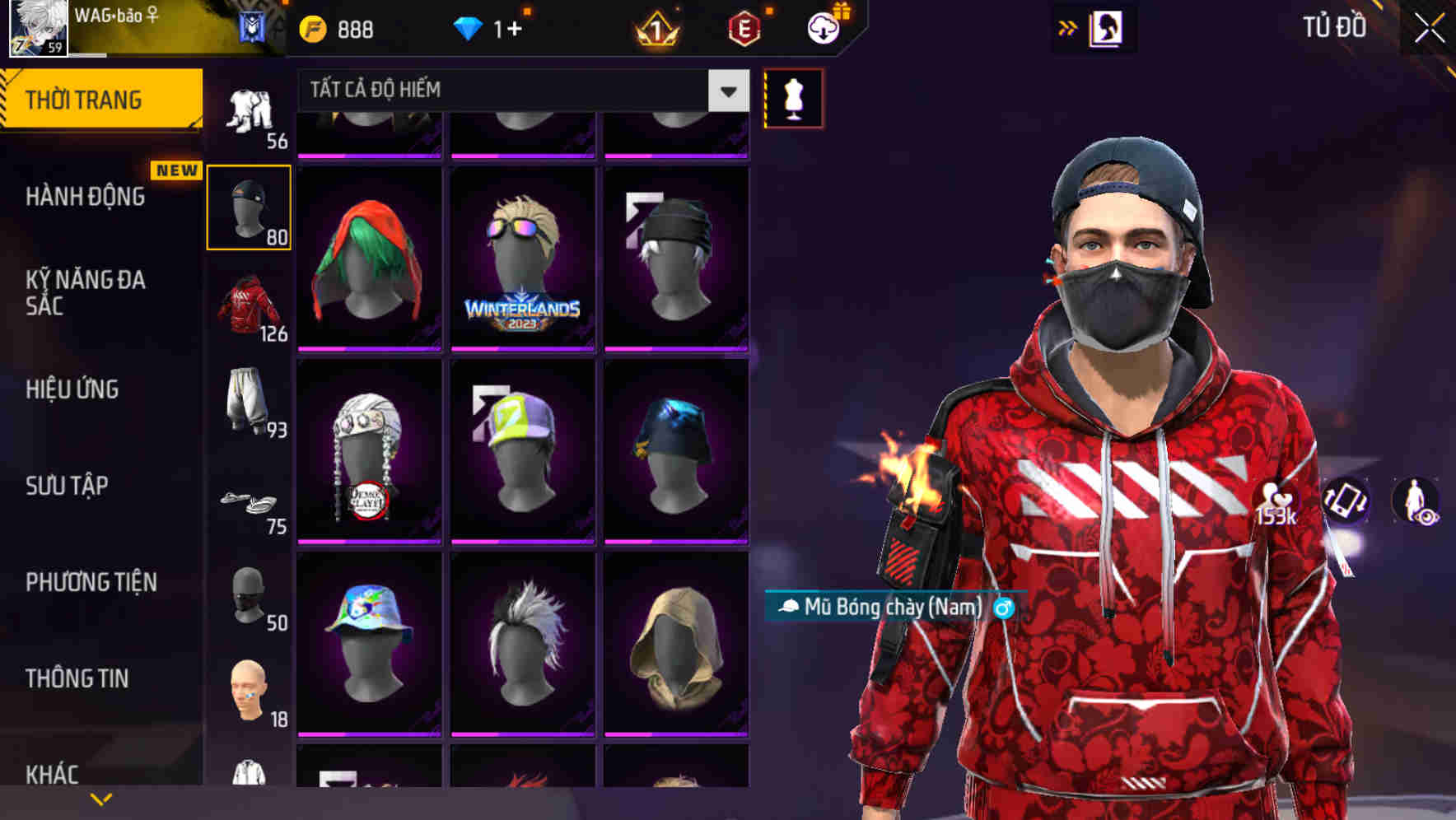Open the red E elite pass icon
This screenshot has height=820, width=1456.
coord(741,29)
